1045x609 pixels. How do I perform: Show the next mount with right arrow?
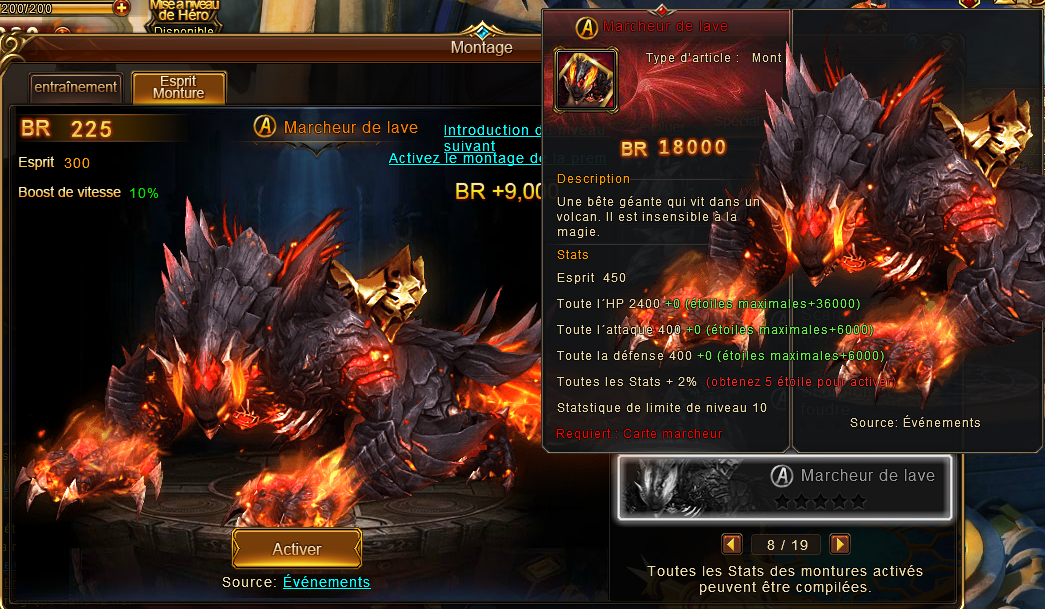coord(840,544)
